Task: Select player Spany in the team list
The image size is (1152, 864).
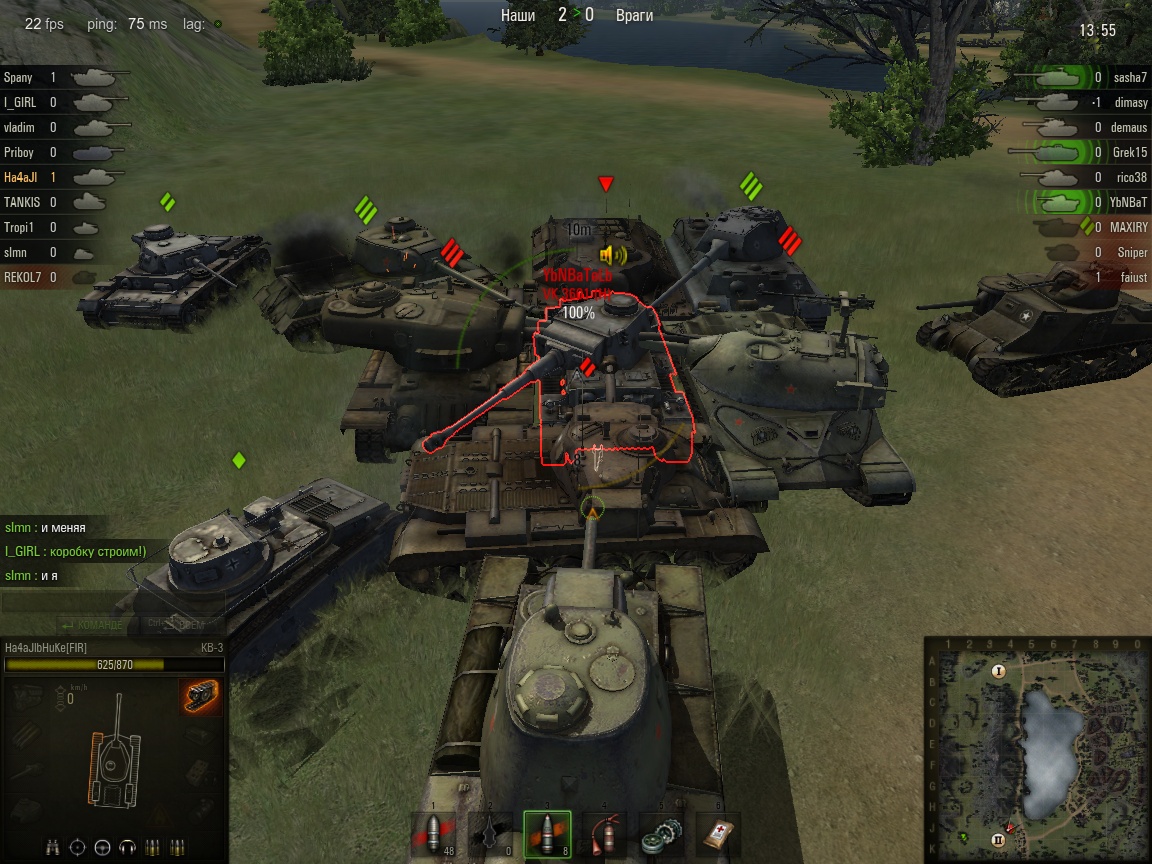Action: (18, 77)
